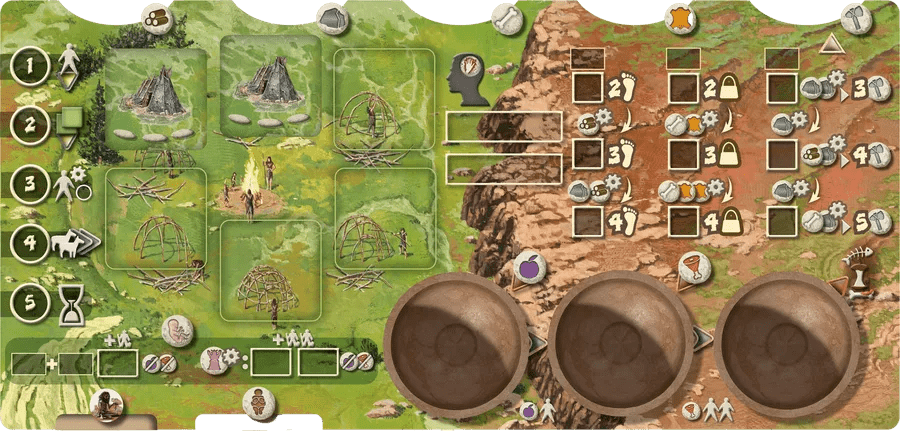
Task: Select the bone resource token
Action: click(x=508, y=16)
